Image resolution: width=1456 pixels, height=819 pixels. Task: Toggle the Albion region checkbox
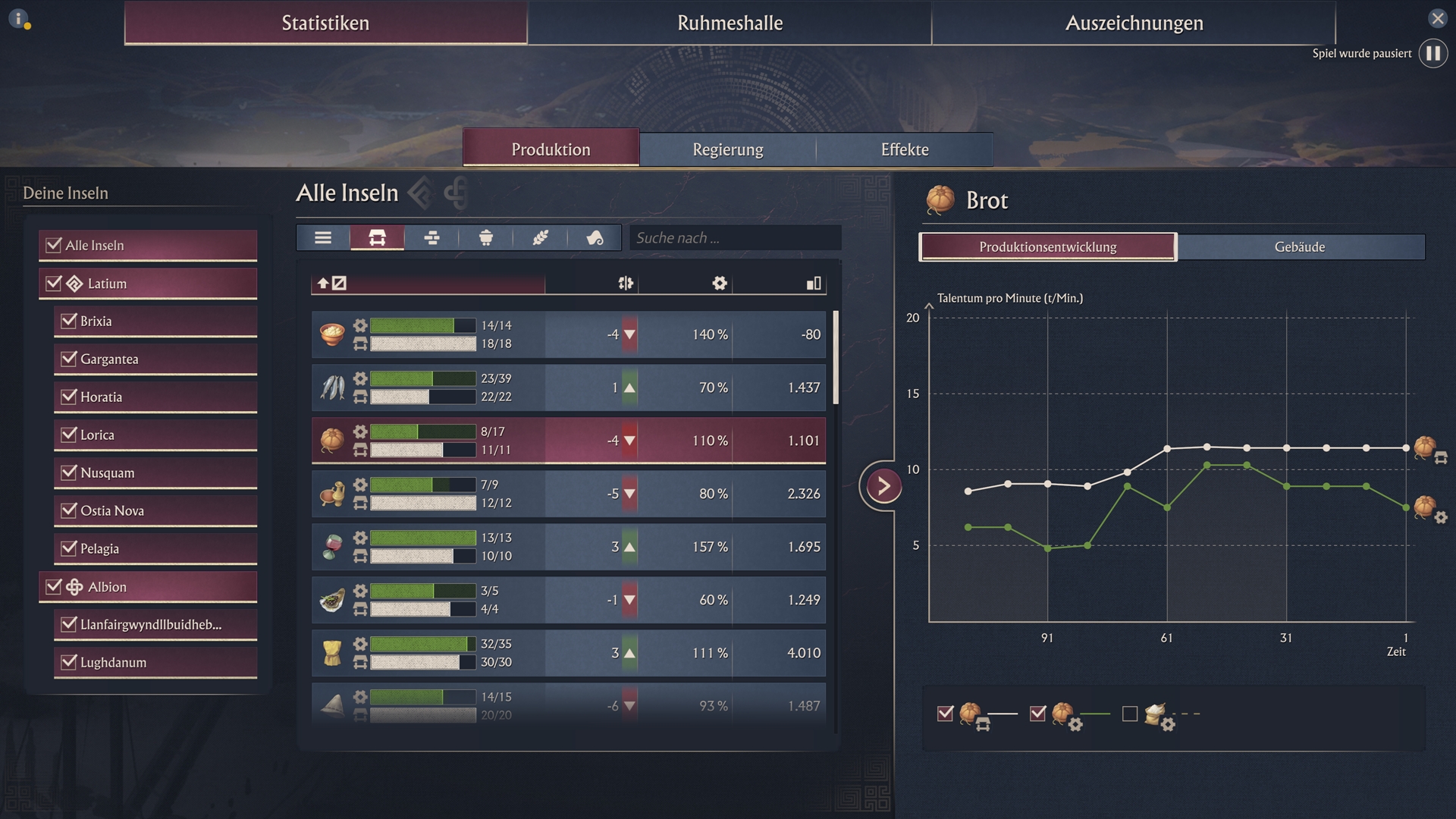tap(54, 586)
